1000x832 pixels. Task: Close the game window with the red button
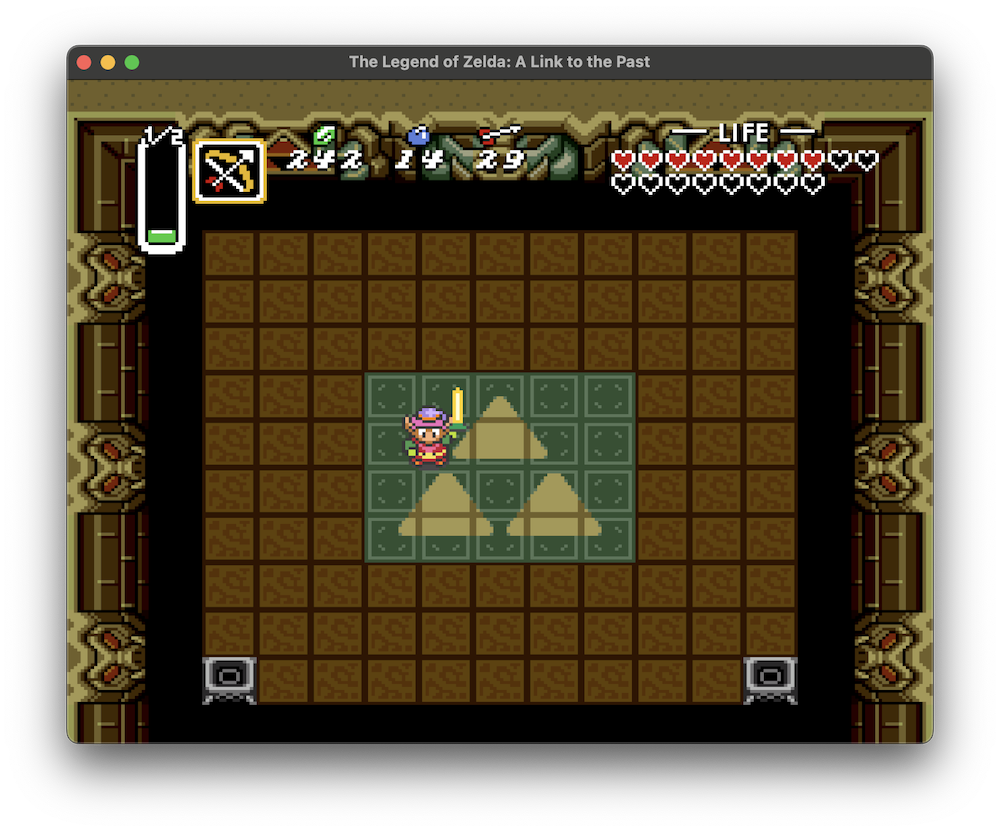pos(84,62)
